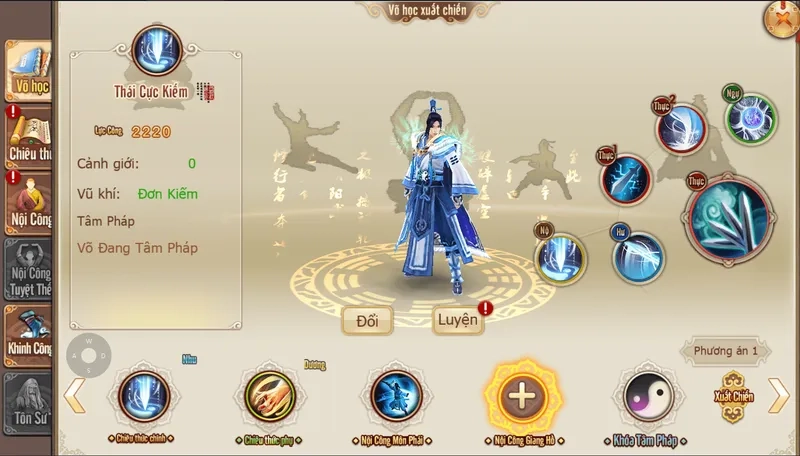Add a Nội Công Giang Hồ skill
Viewport: 800px width, 456px height.
(522, 396)
